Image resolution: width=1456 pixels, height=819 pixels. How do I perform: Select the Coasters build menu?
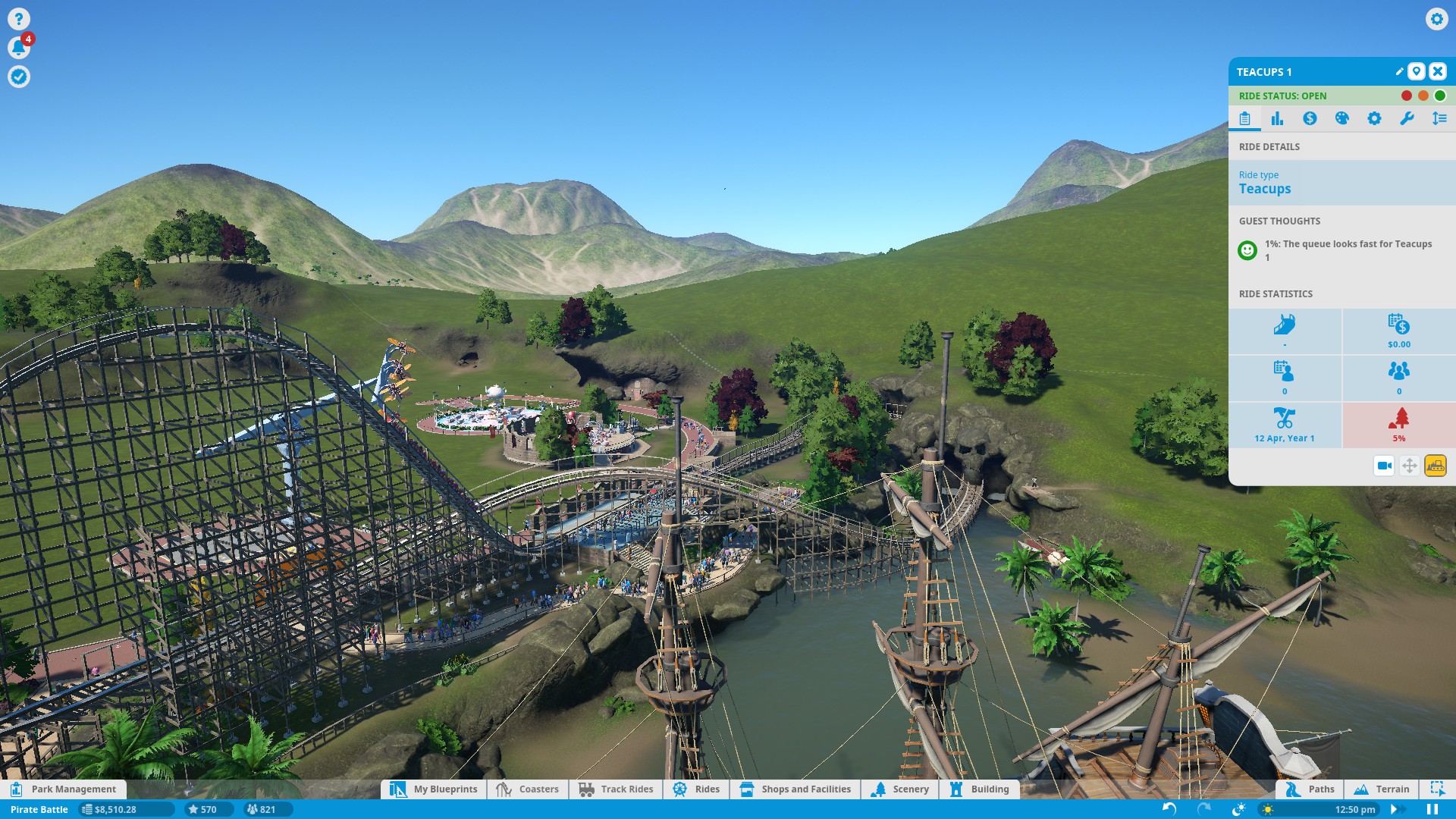click(x=528, y=789)
